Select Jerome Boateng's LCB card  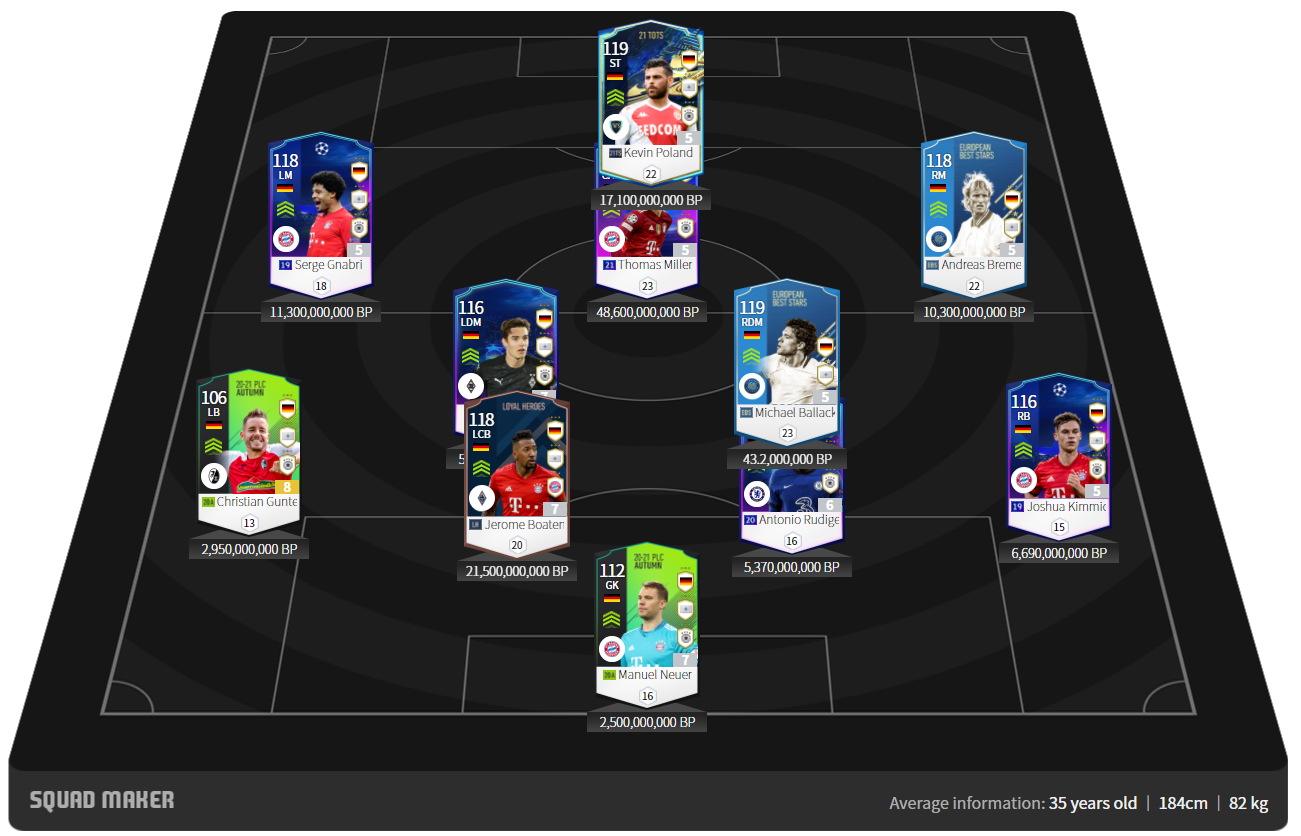coord(516,470)
